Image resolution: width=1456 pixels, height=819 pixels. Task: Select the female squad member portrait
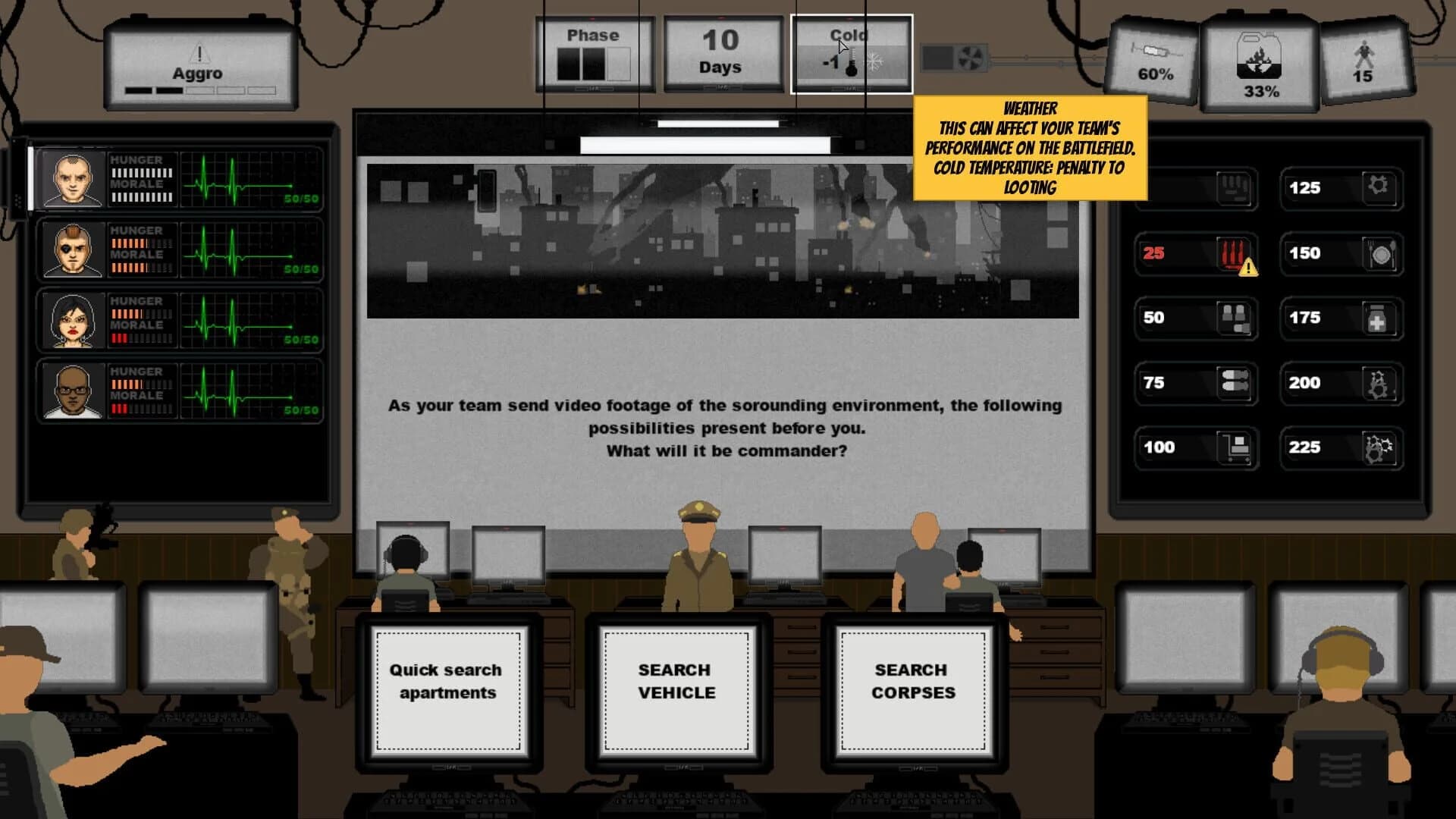[x=72, y=321]
